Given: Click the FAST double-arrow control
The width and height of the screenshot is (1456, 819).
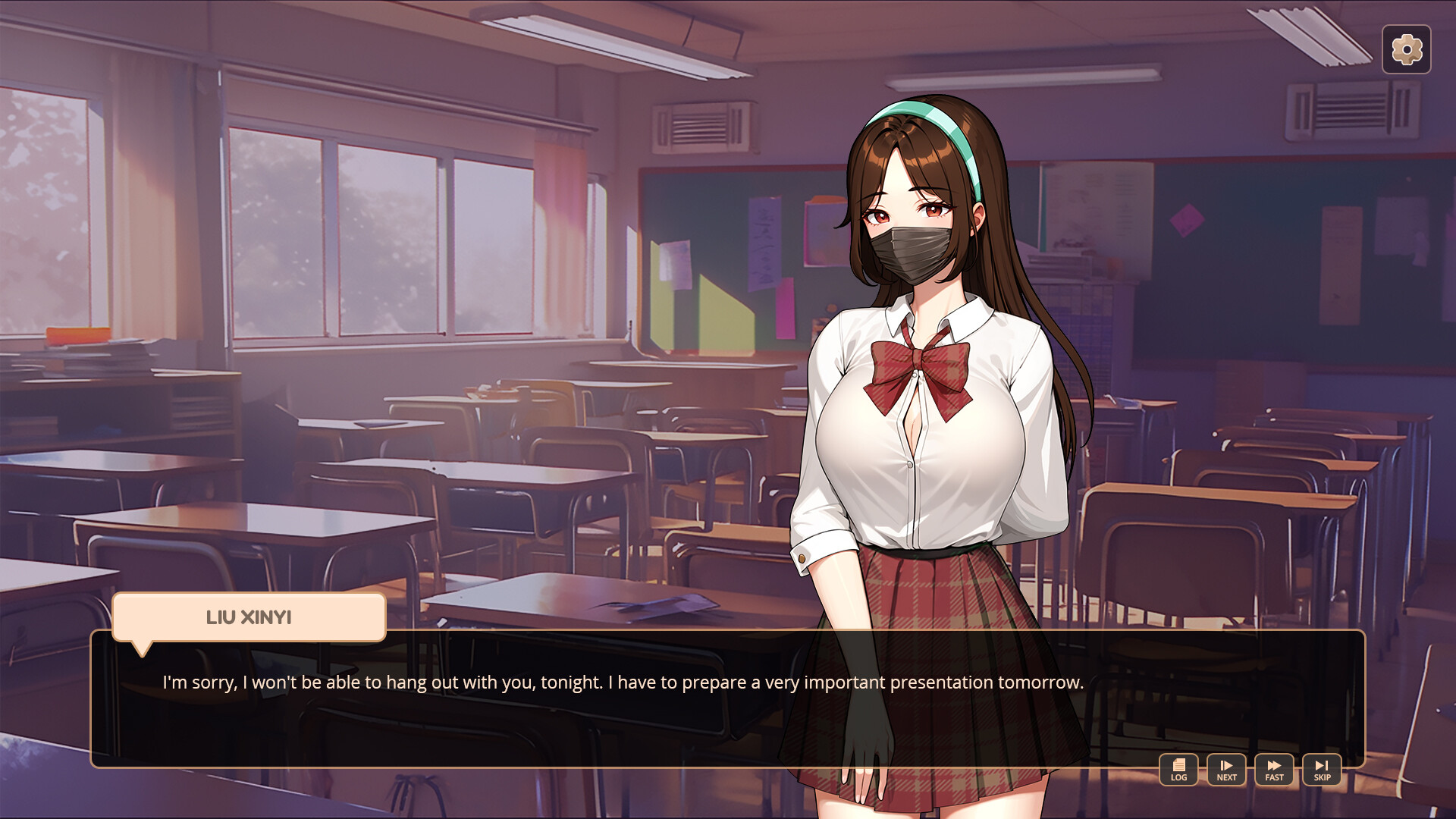Looking at the screenshot, I should 1274,769.
